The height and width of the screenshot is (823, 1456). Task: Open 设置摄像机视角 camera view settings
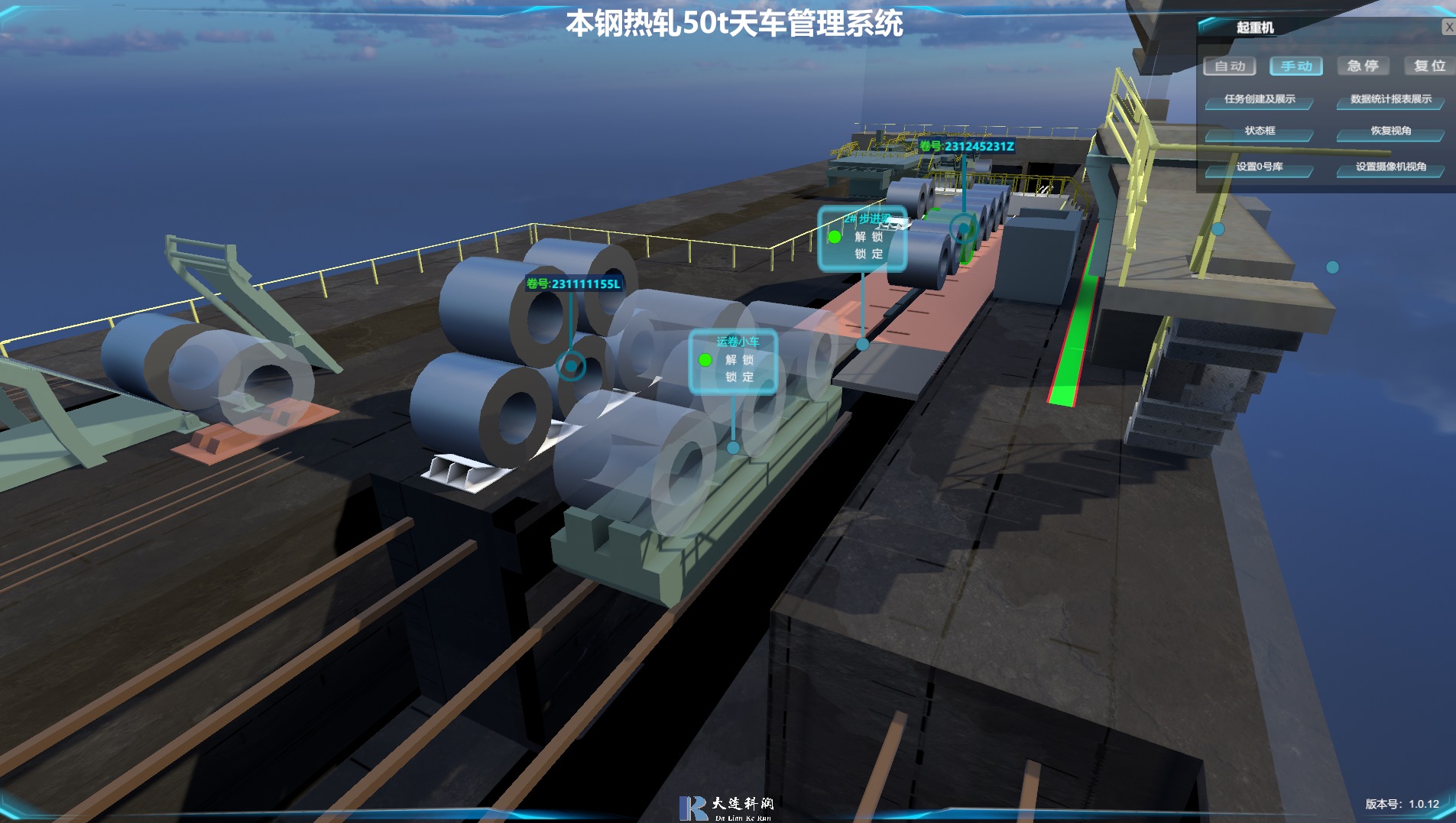[1390, 167]
